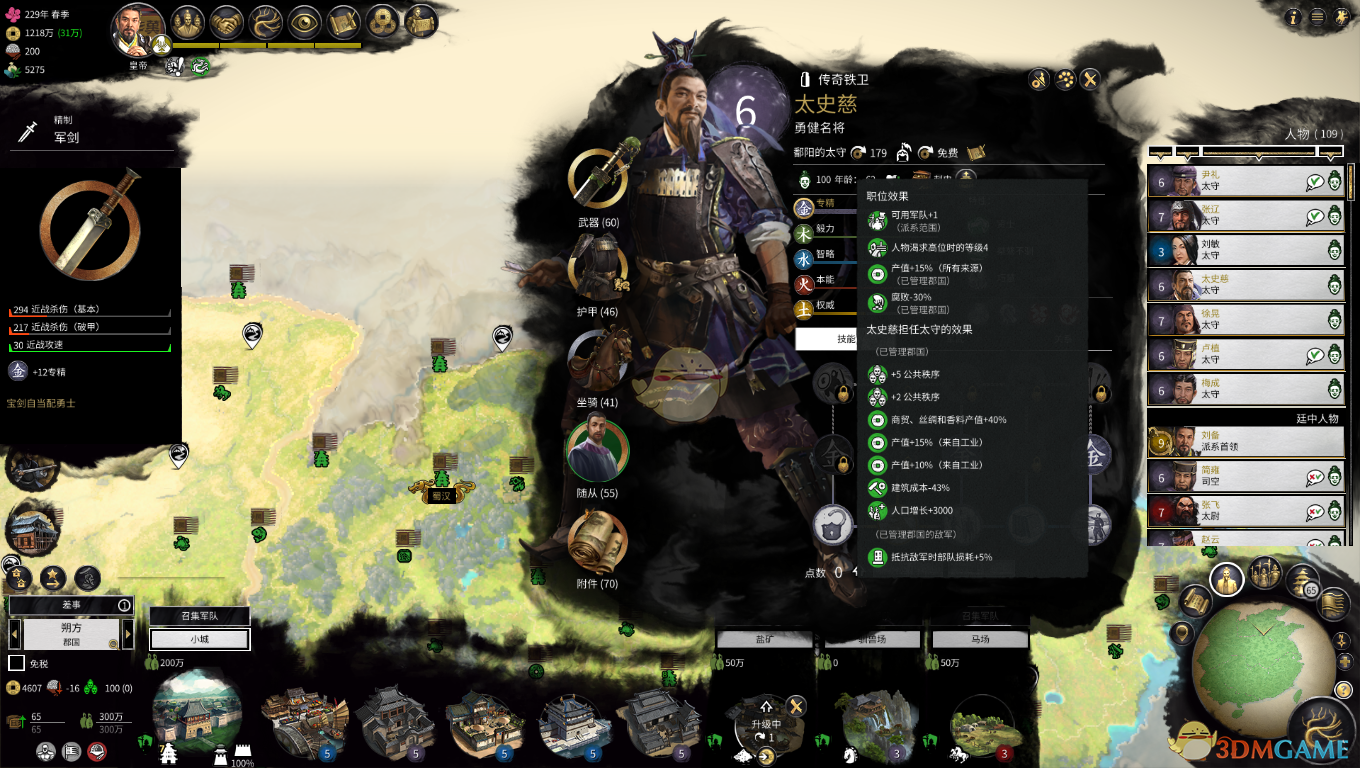The height and width of the screenshot is (768, 1360).
Task: Open the eye-shaped spy menu
Action: point(305,22)
